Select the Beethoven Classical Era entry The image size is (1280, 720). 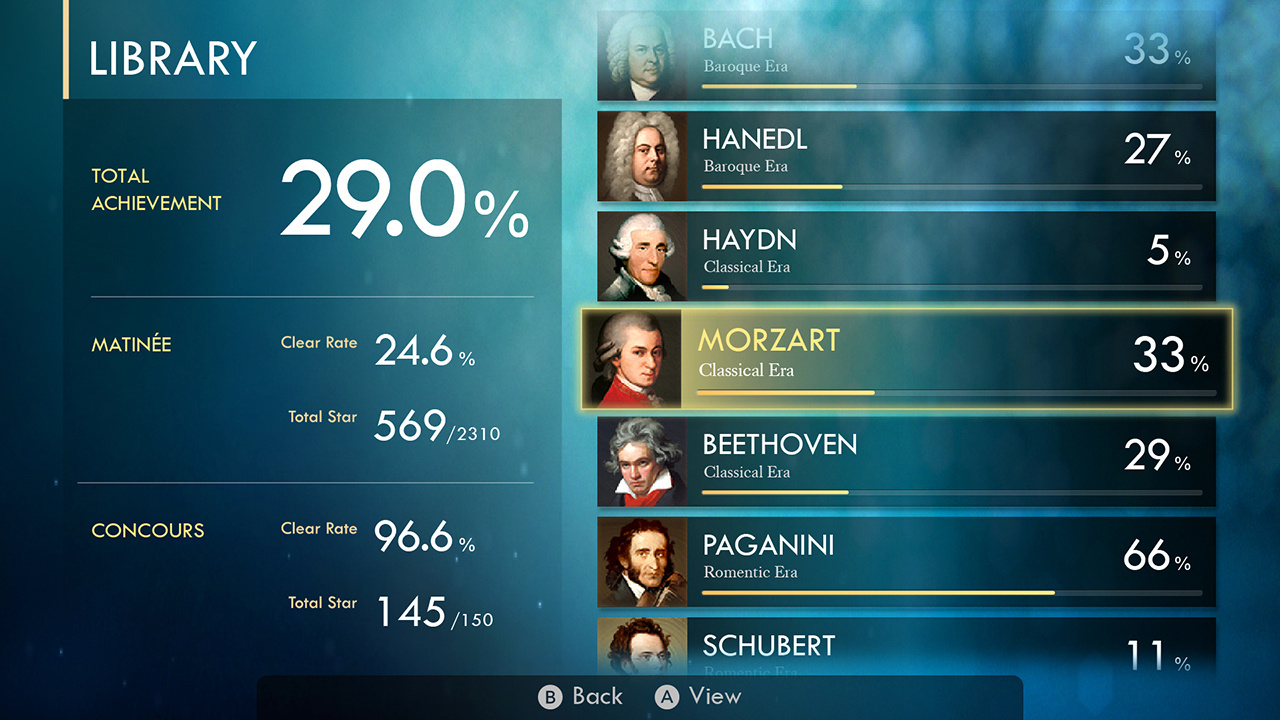900,460
